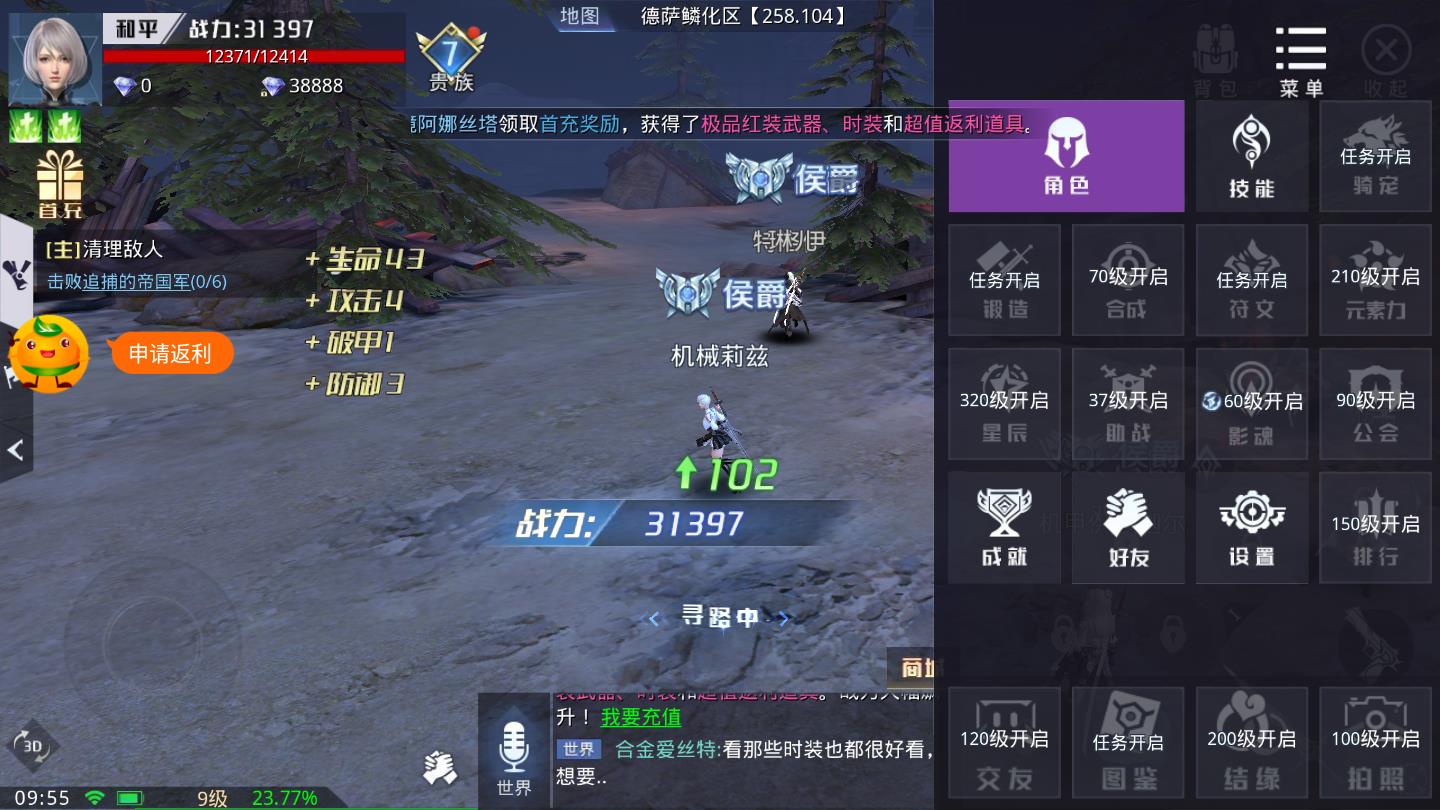Toggle the 菜单 hamburger menu button
This screenshot has width=1440, height=810.
(x=1301, y=60)
